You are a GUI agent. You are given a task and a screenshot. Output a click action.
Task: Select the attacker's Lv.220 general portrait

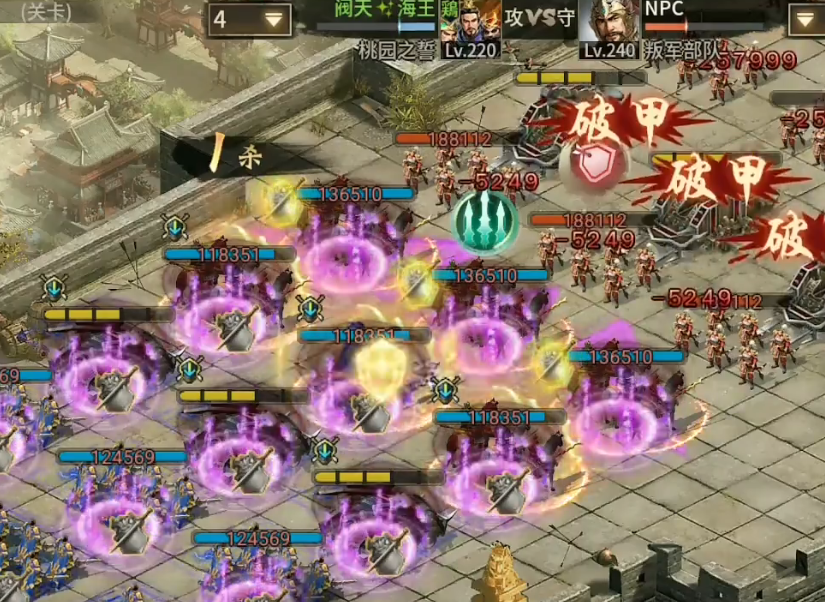tap(469, 22)
